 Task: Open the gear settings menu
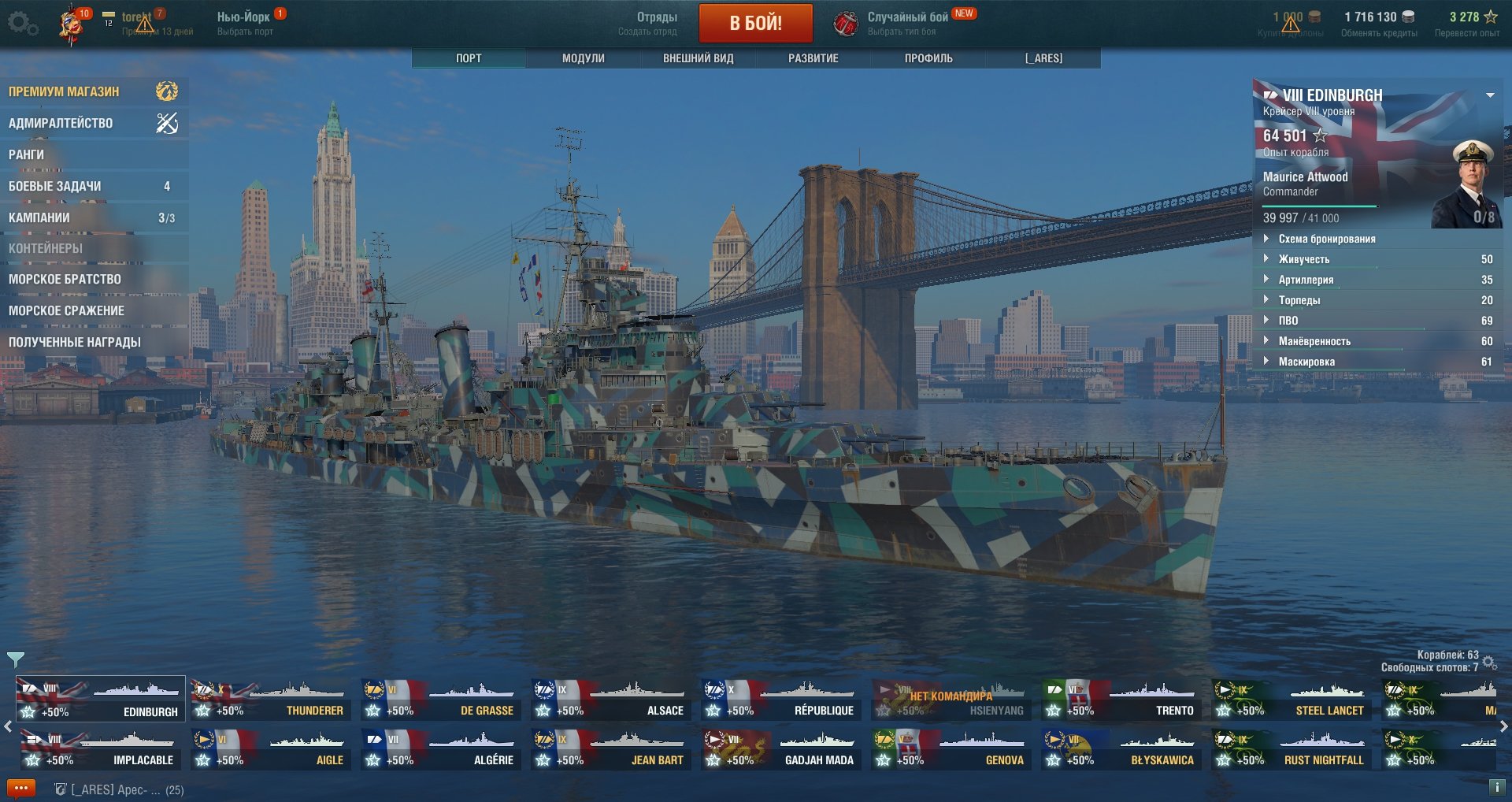[x=21, y=24]
